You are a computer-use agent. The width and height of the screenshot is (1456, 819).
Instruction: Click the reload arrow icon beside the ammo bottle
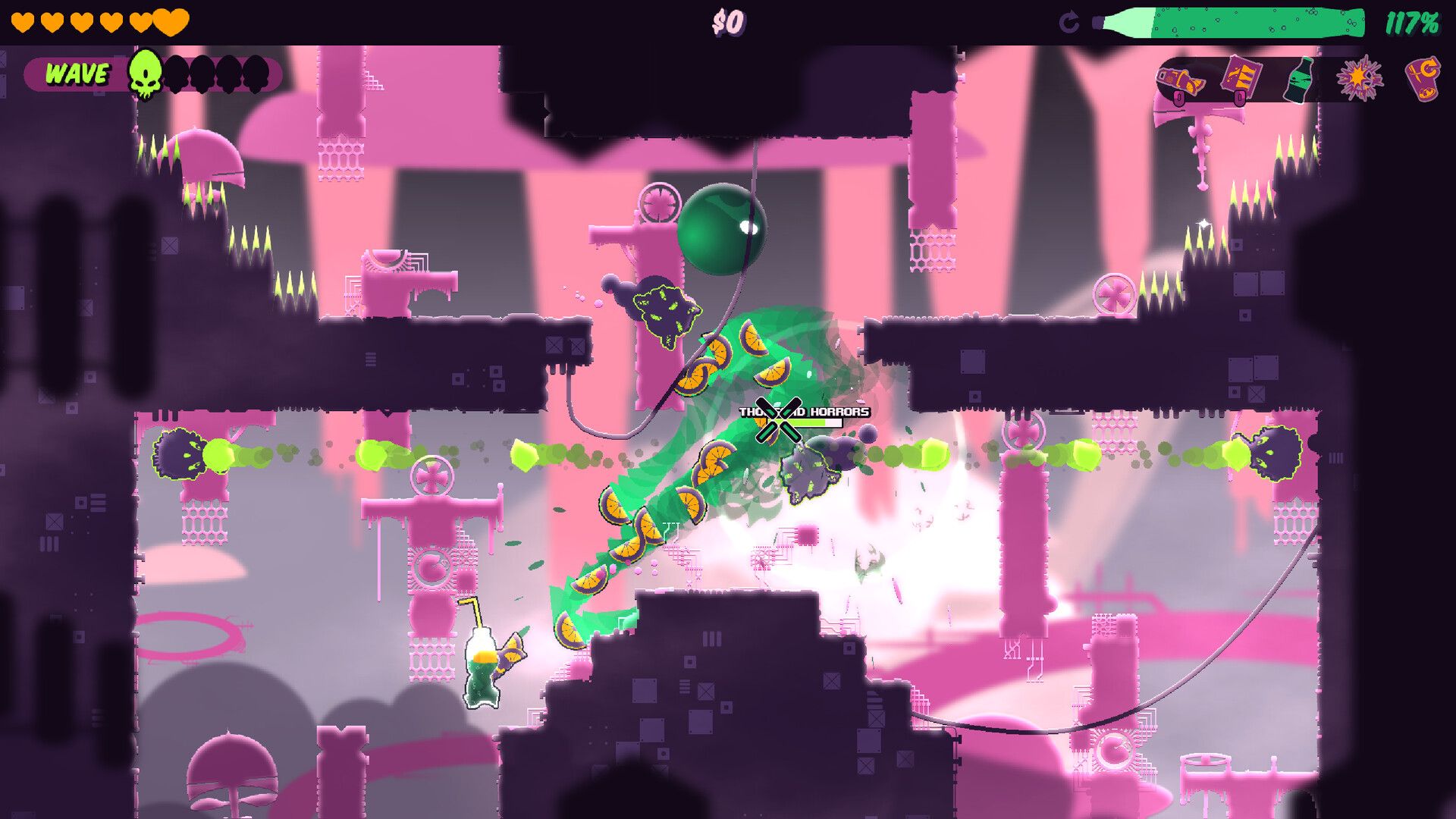[1069, 22]
